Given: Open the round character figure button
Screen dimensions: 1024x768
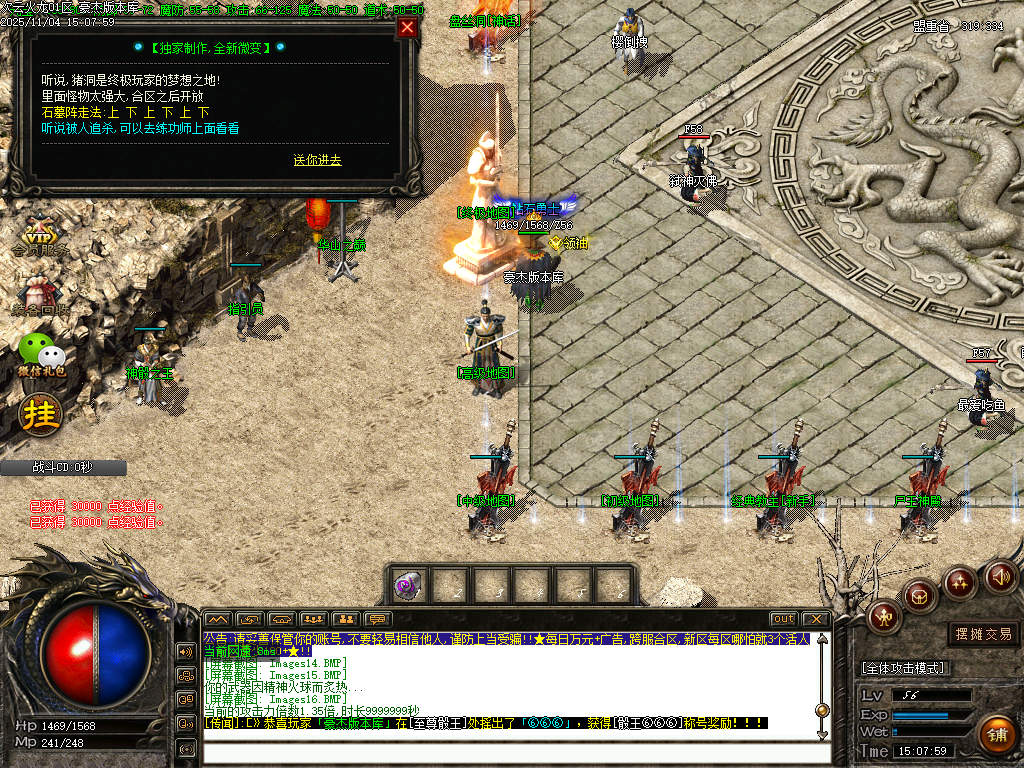Looking at the screenshot, I should (884, 617).
